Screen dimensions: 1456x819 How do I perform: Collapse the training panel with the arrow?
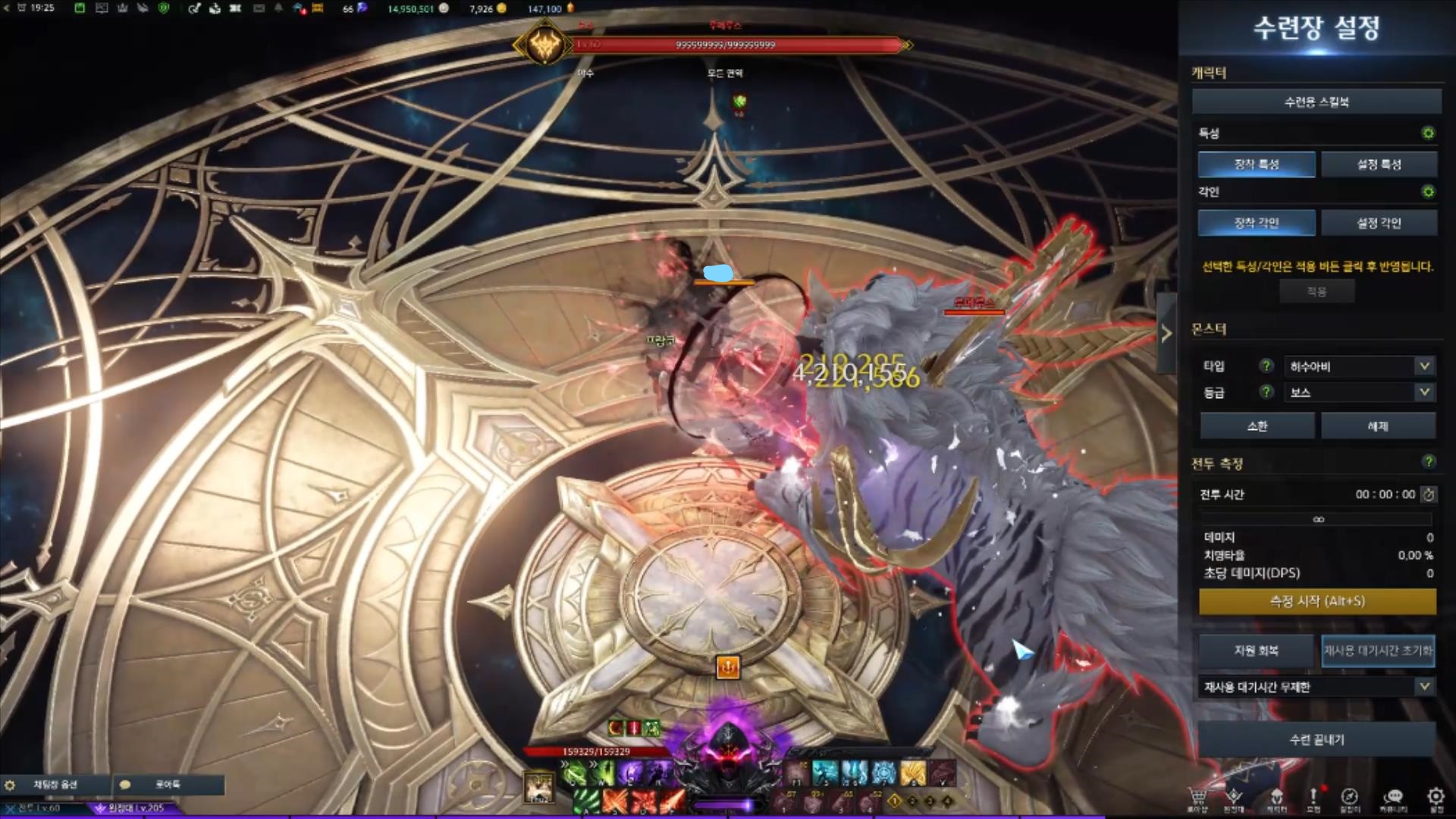pyautogui.click(x=1166, y=333)
